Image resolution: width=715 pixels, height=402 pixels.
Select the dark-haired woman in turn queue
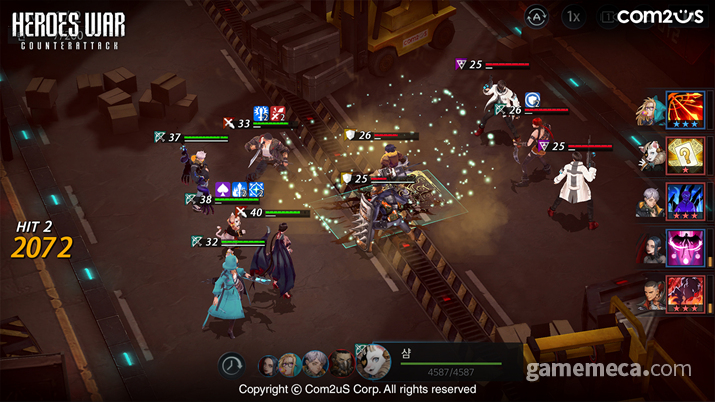point(270,364)
